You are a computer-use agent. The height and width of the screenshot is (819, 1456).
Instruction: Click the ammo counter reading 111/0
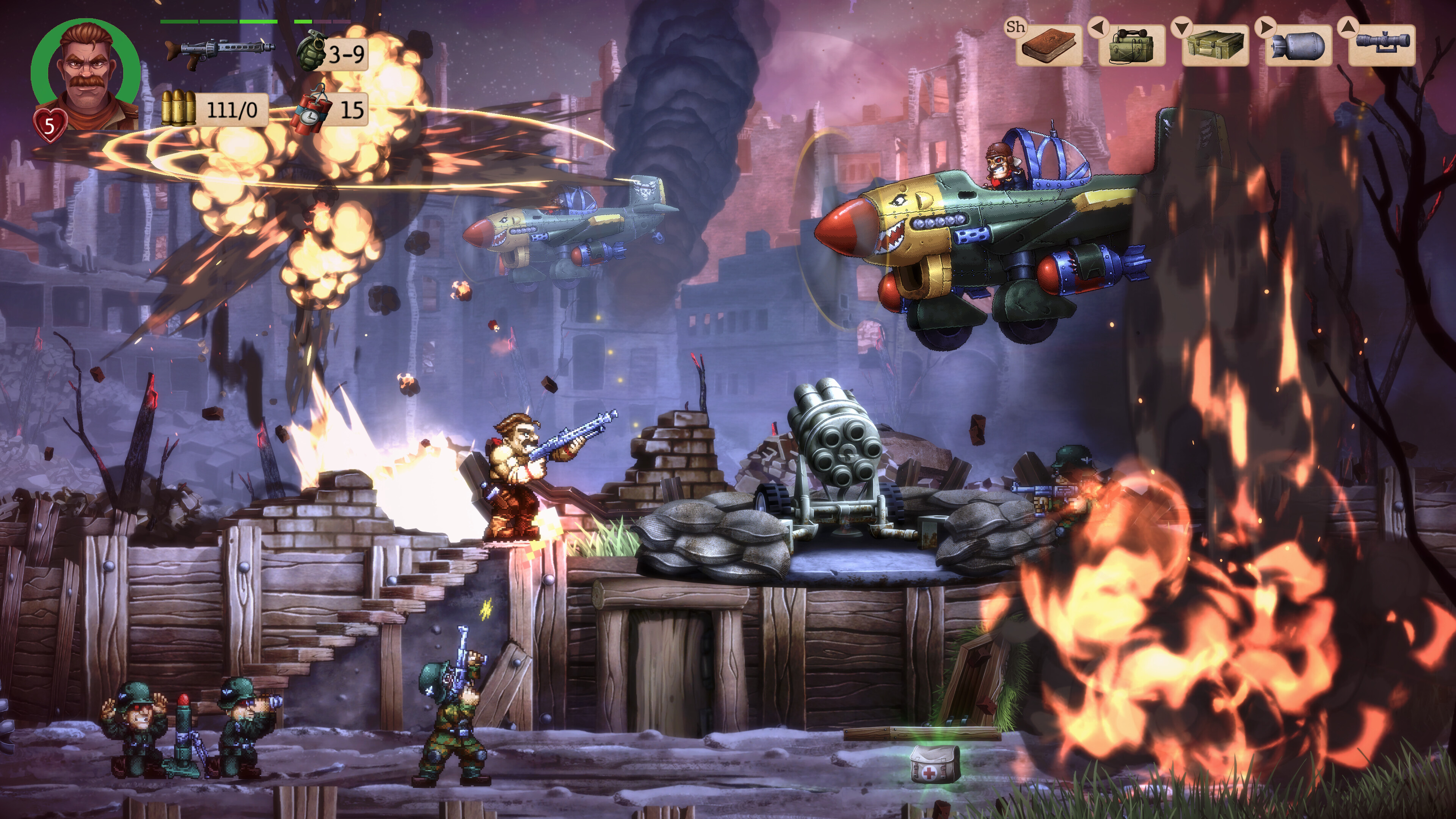(x=235, y=109)
